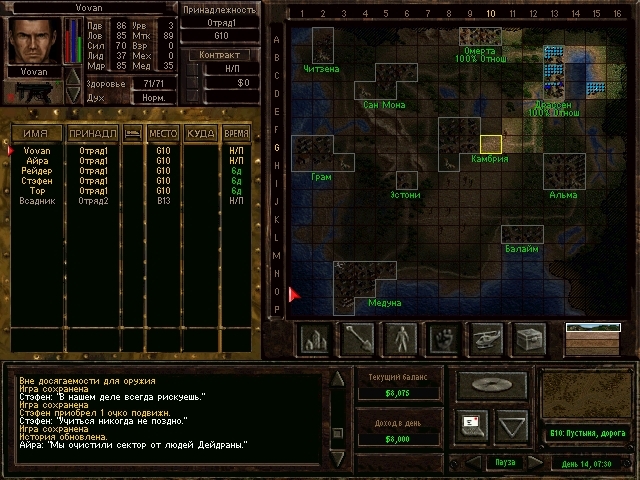Click the disk options button

[x=492, y=385]
